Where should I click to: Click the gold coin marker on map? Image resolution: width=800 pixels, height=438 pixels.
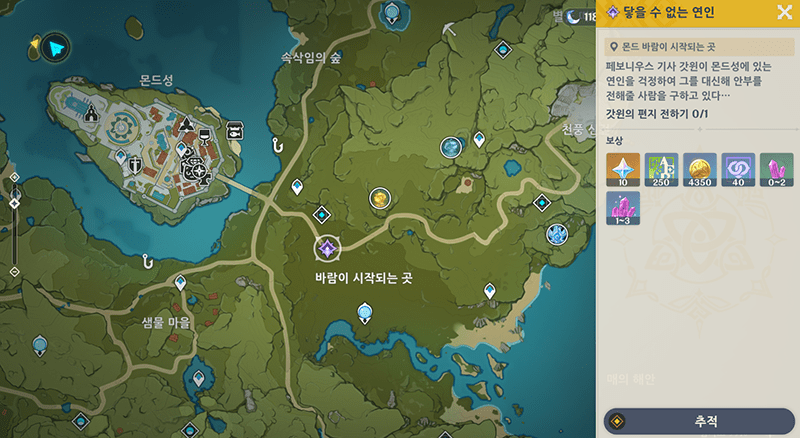click(380, 200)
